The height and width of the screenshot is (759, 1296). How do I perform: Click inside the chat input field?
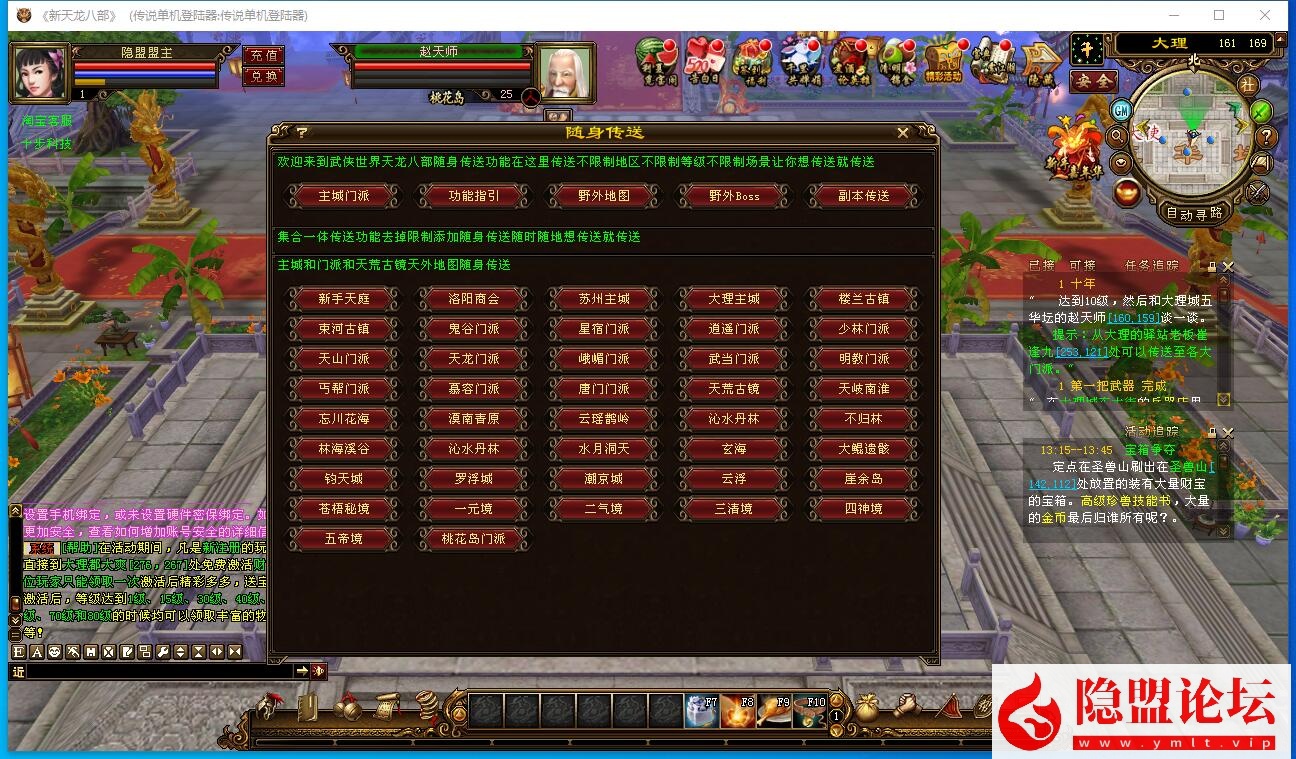160,671
